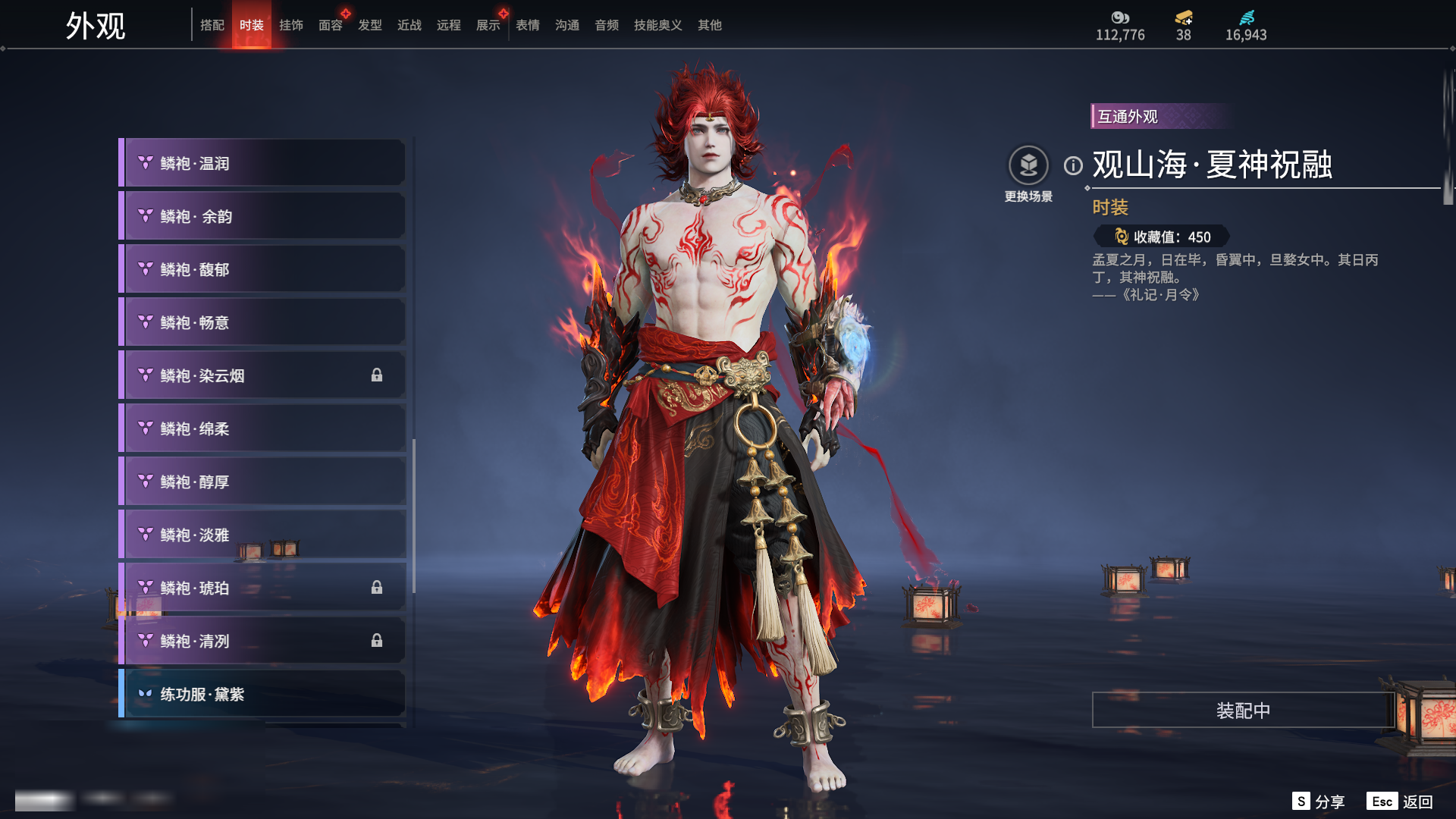Choose the 鳞袍·醇厚 outfit

pyautogui.click(x=262, y=482)
